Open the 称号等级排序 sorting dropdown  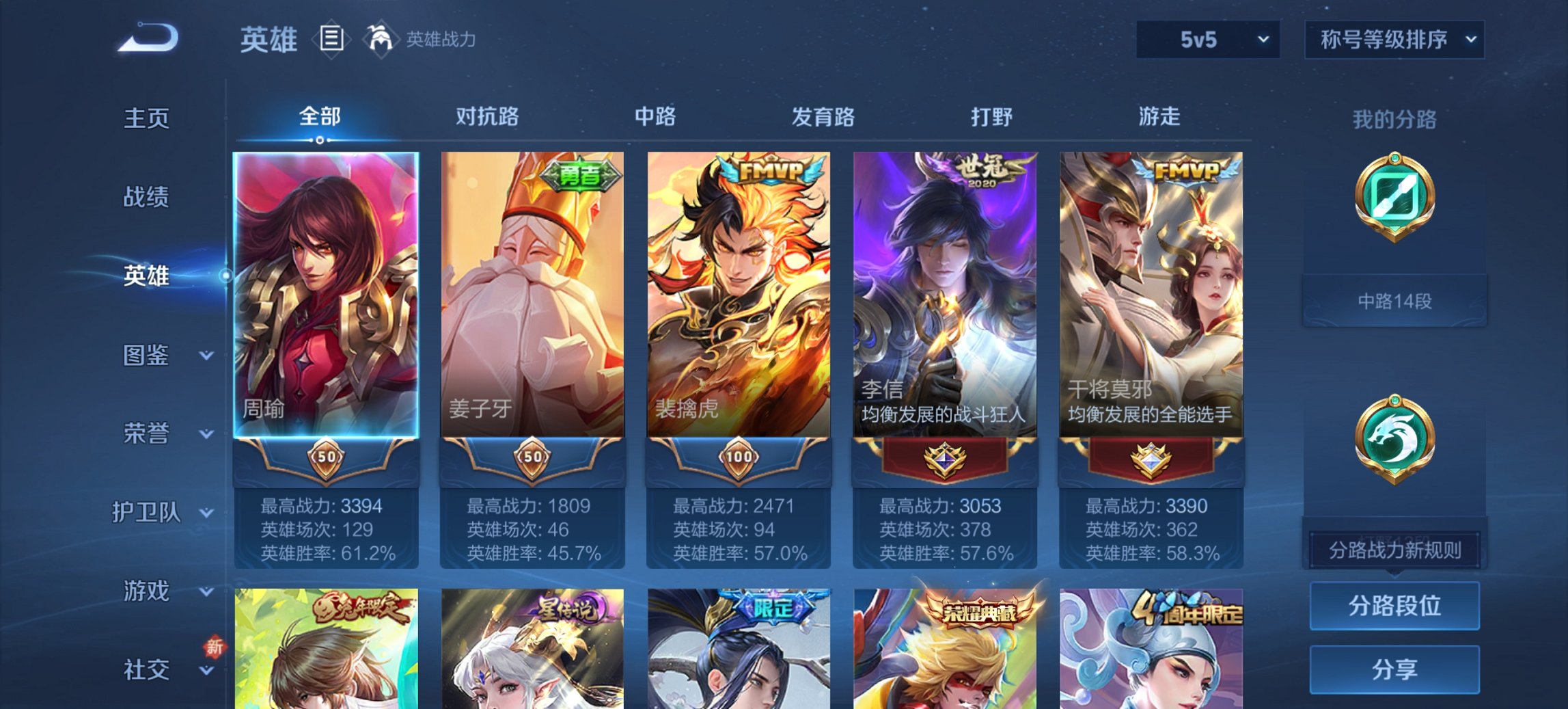coord(1392,40)
